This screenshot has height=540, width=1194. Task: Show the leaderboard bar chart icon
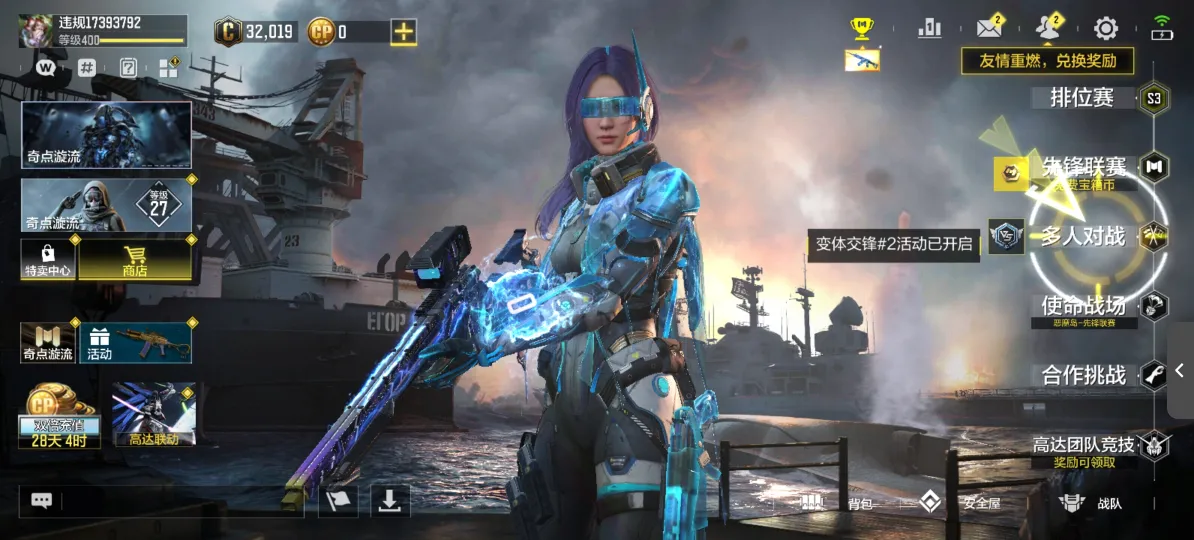[x=930, y=28]
